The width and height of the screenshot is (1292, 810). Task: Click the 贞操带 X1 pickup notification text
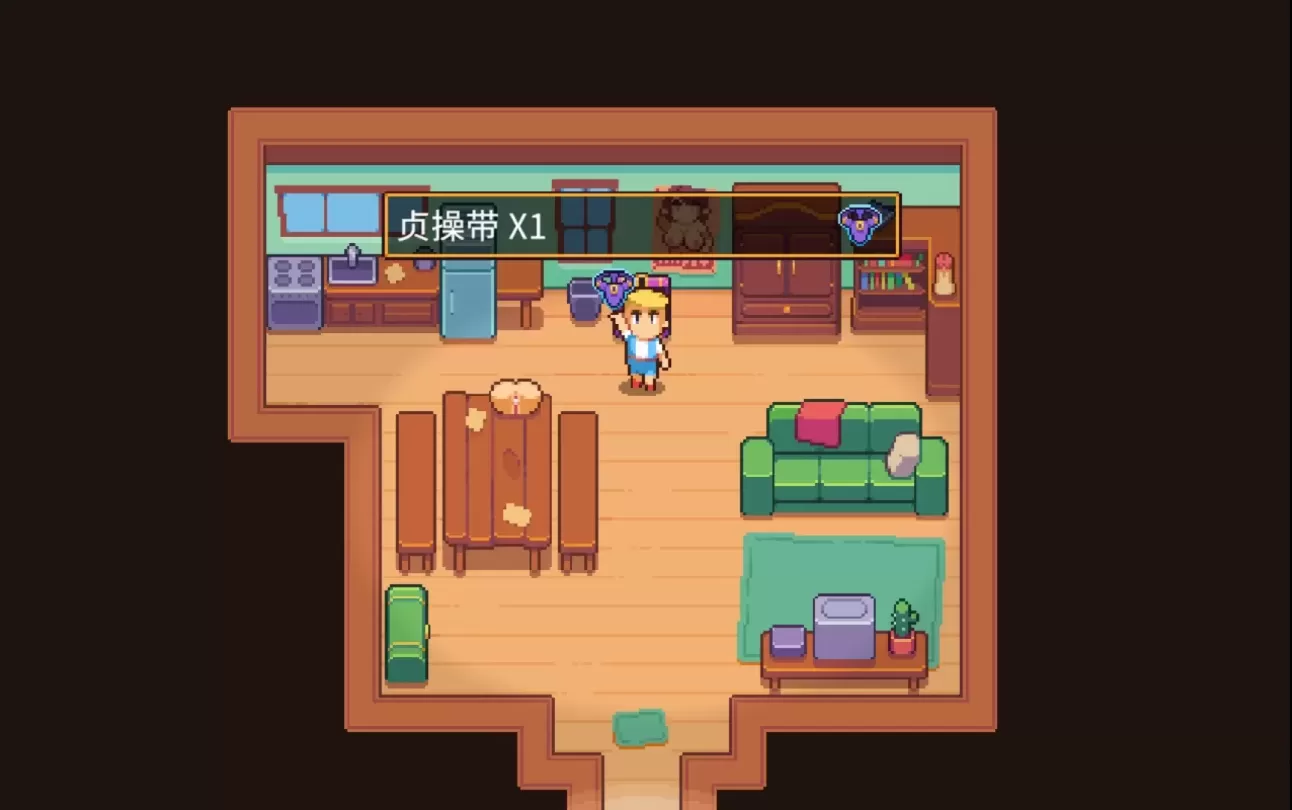tap(473, 226)
